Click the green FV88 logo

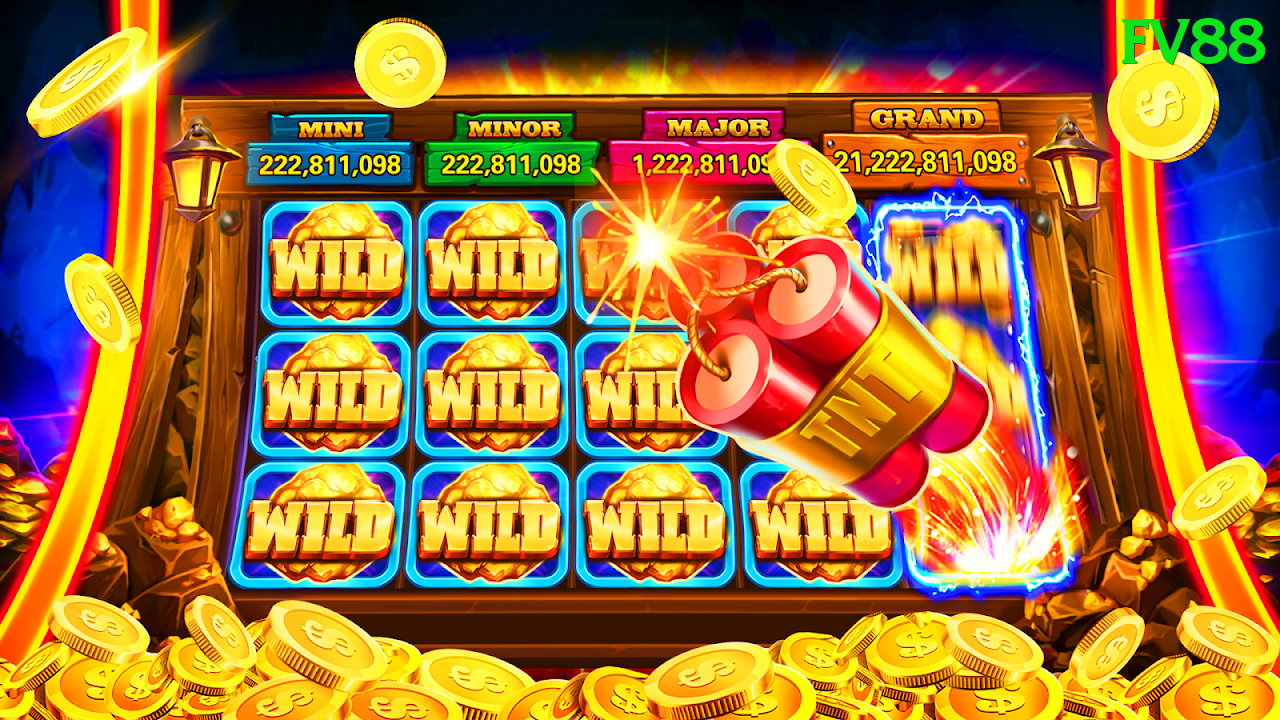1193,42
